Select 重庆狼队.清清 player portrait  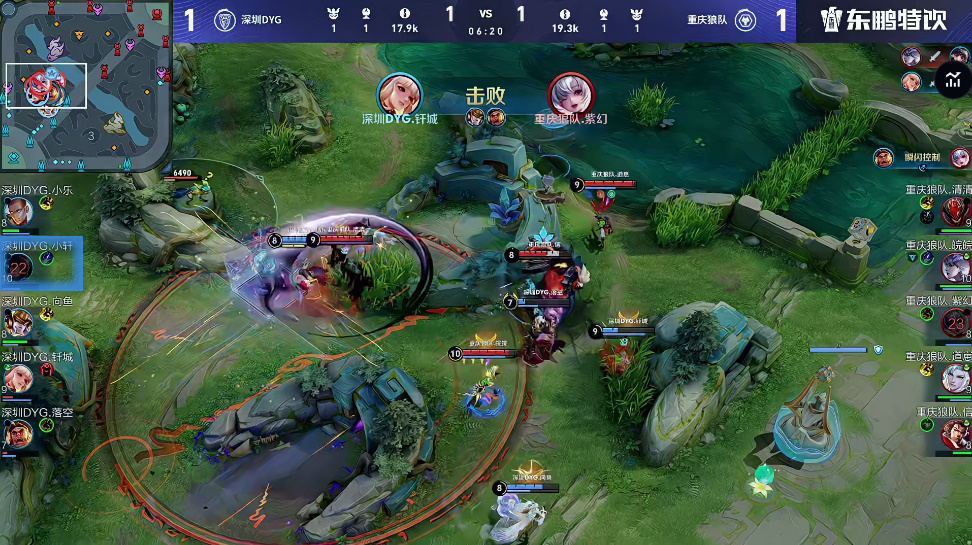(x=953, y=212)
